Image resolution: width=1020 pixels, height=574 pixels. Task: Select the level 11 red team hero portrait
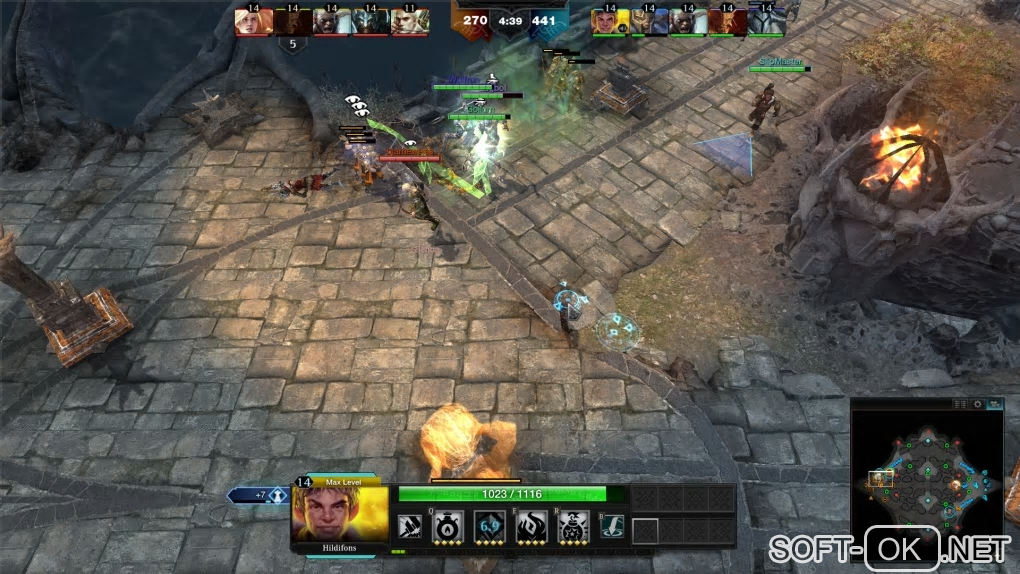point(410,21)
